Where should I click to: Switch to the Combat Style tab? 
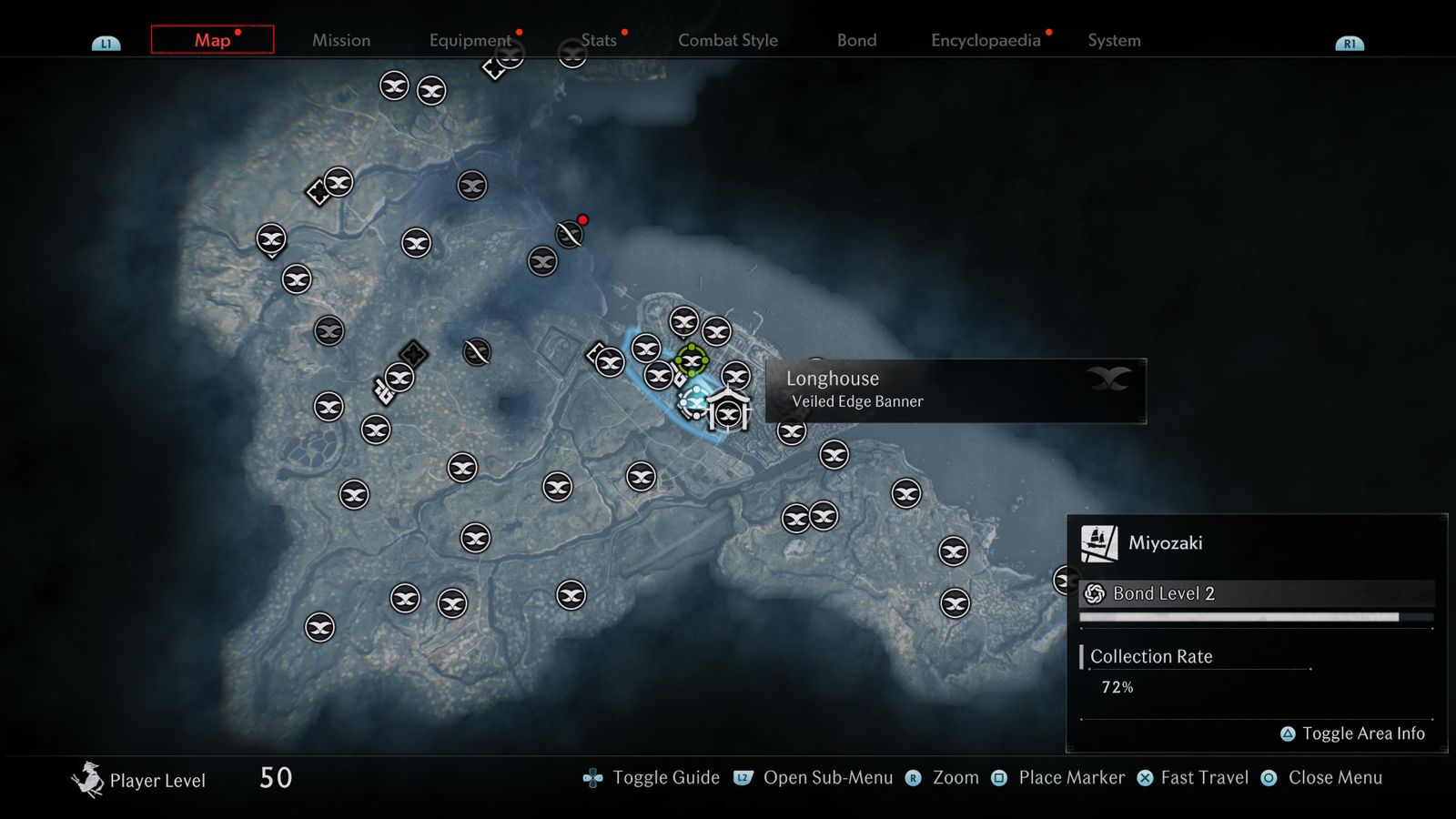[x=727, y=40]
